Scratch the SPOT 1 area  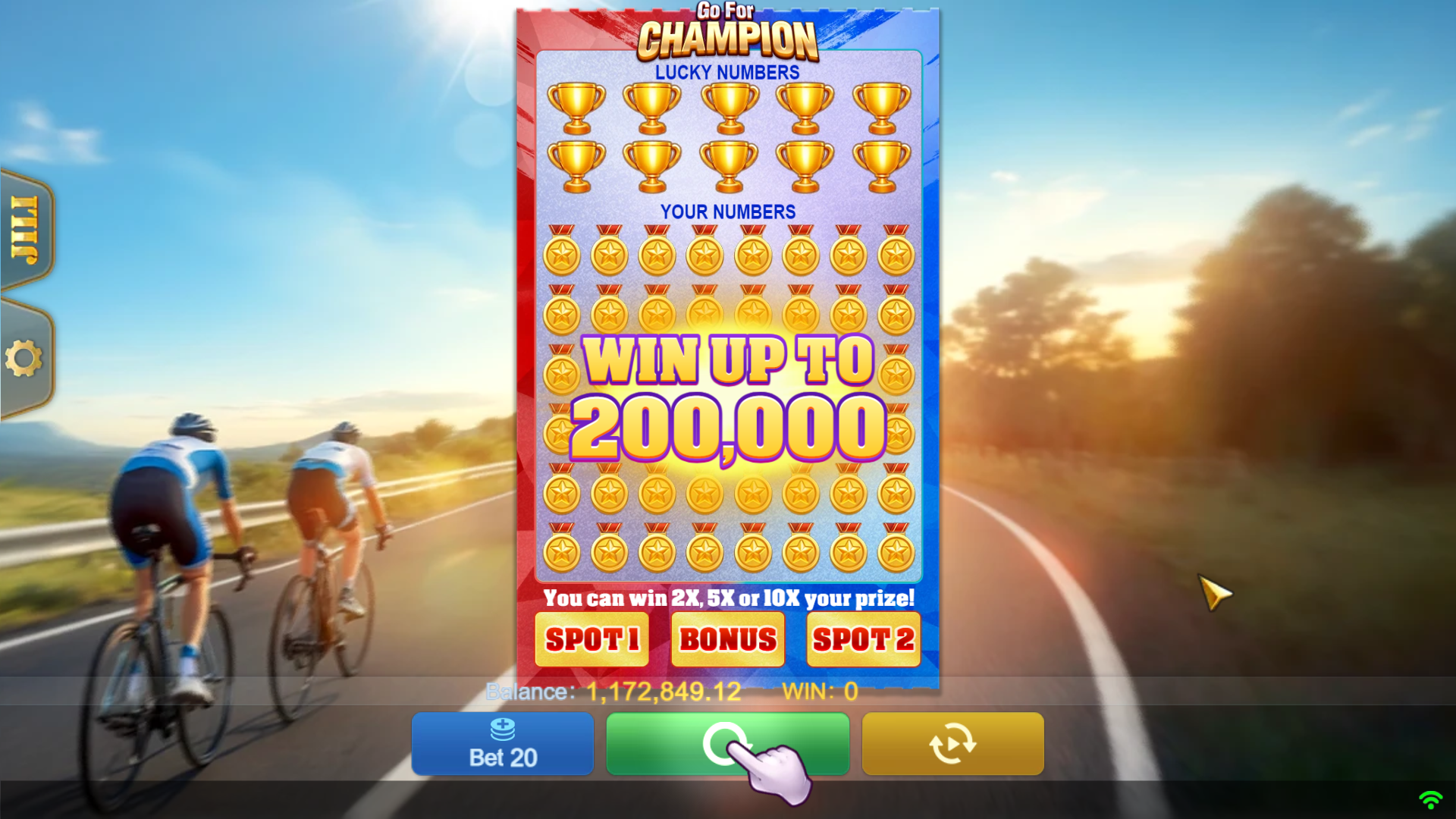pos(591,639)
